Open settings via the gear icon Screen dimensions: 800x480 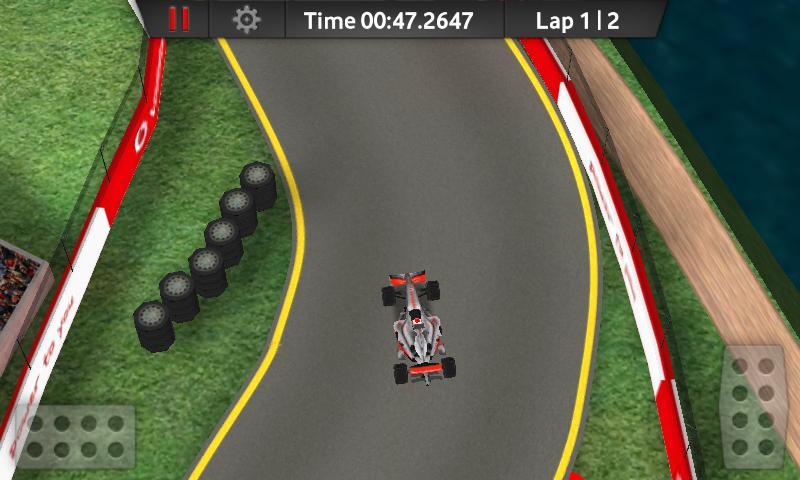246,19
